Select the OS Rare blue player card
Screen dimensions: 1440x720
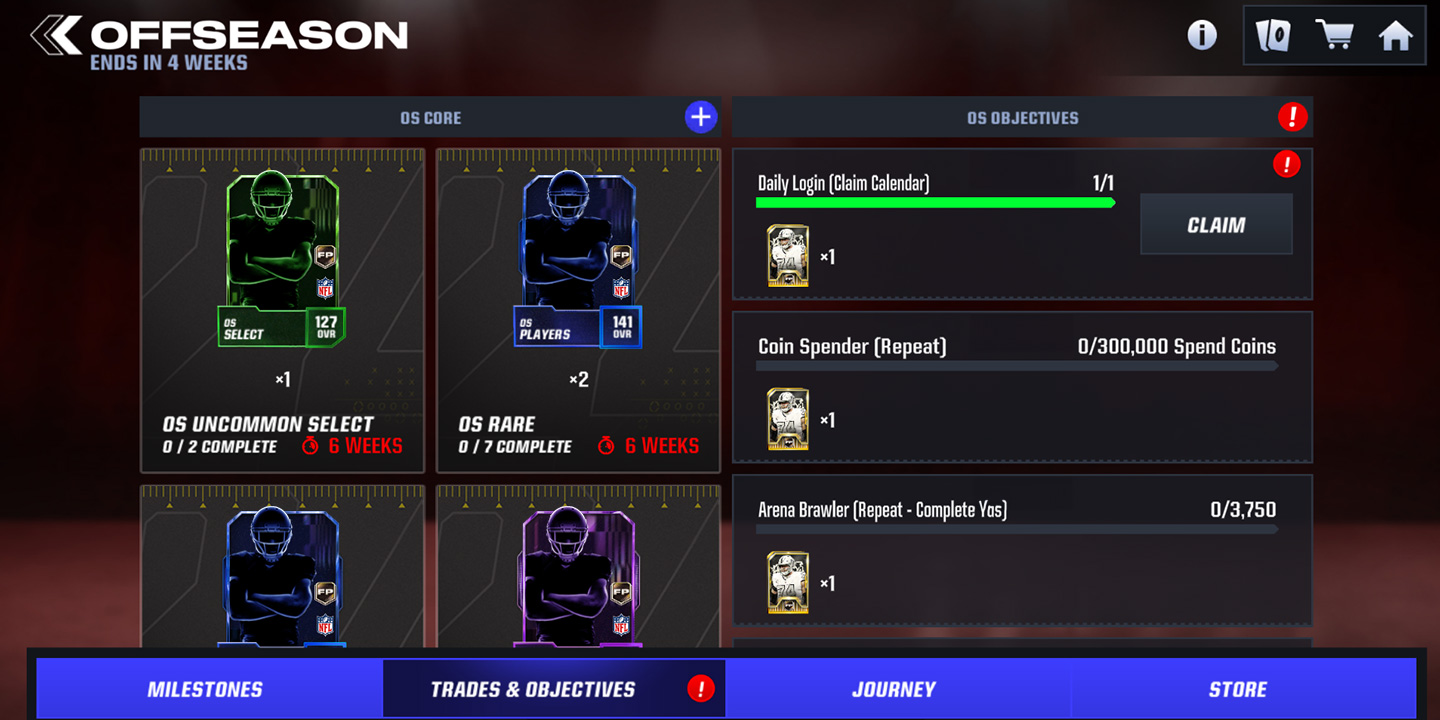[x=577, y=260]
